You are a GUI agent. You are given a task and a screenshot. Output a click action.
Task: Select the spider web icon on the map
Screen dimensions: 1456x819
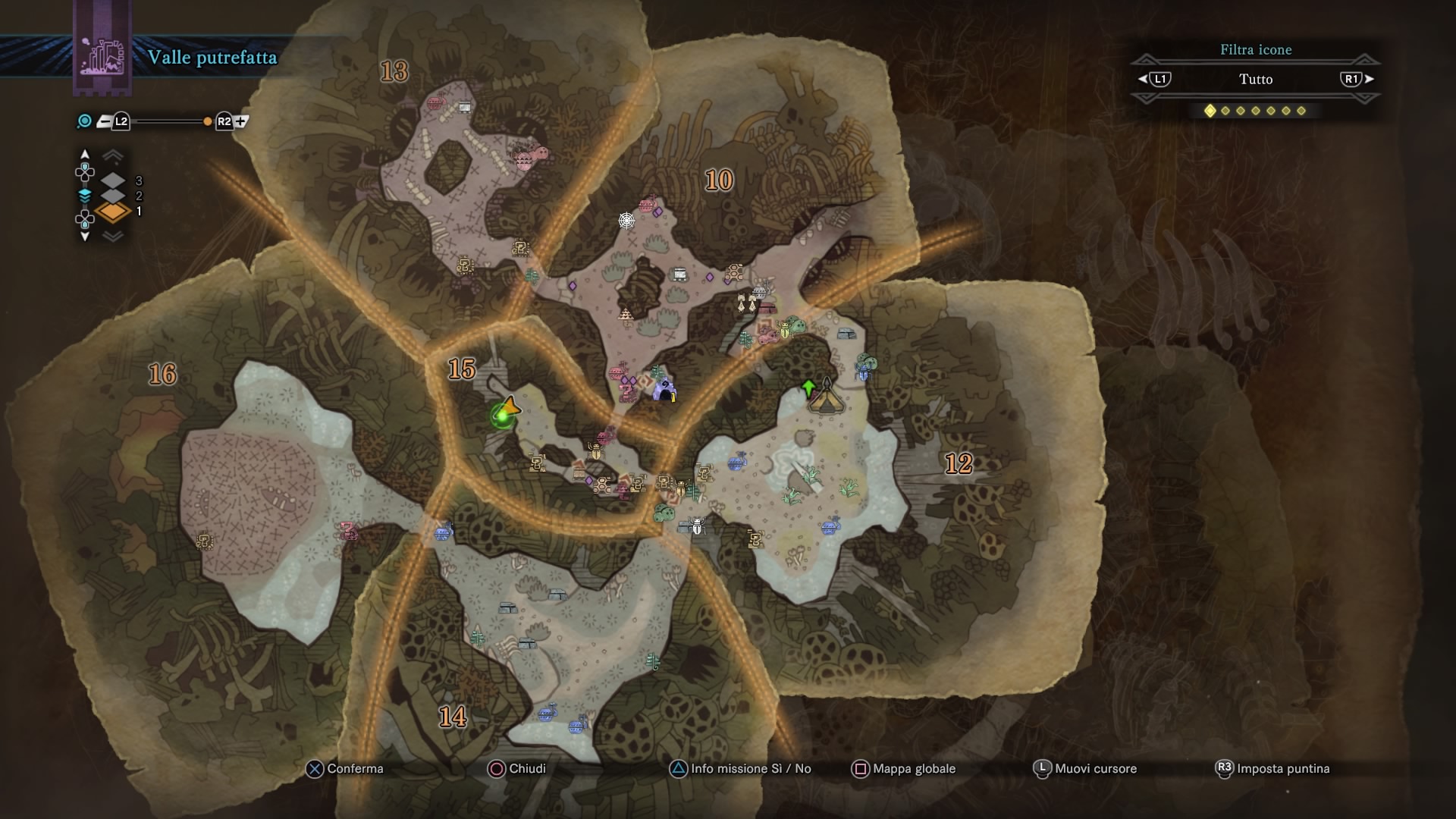626,221
